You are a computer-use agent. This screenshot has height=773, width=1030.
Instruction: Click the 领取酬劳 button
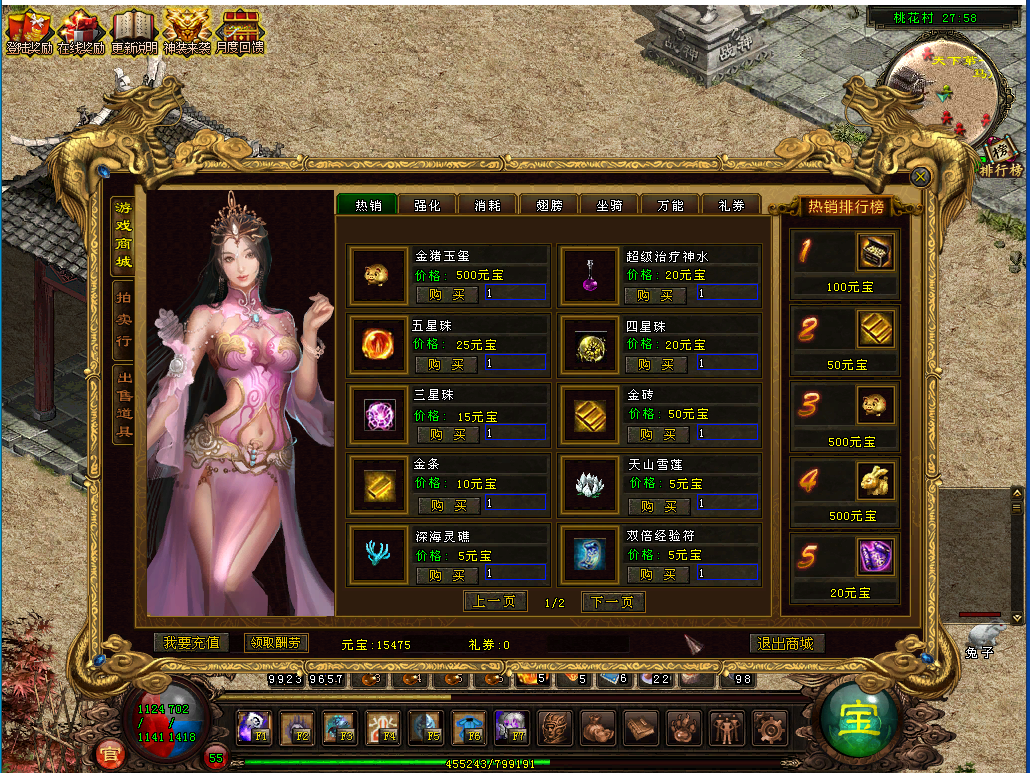(x=276, y=643)
